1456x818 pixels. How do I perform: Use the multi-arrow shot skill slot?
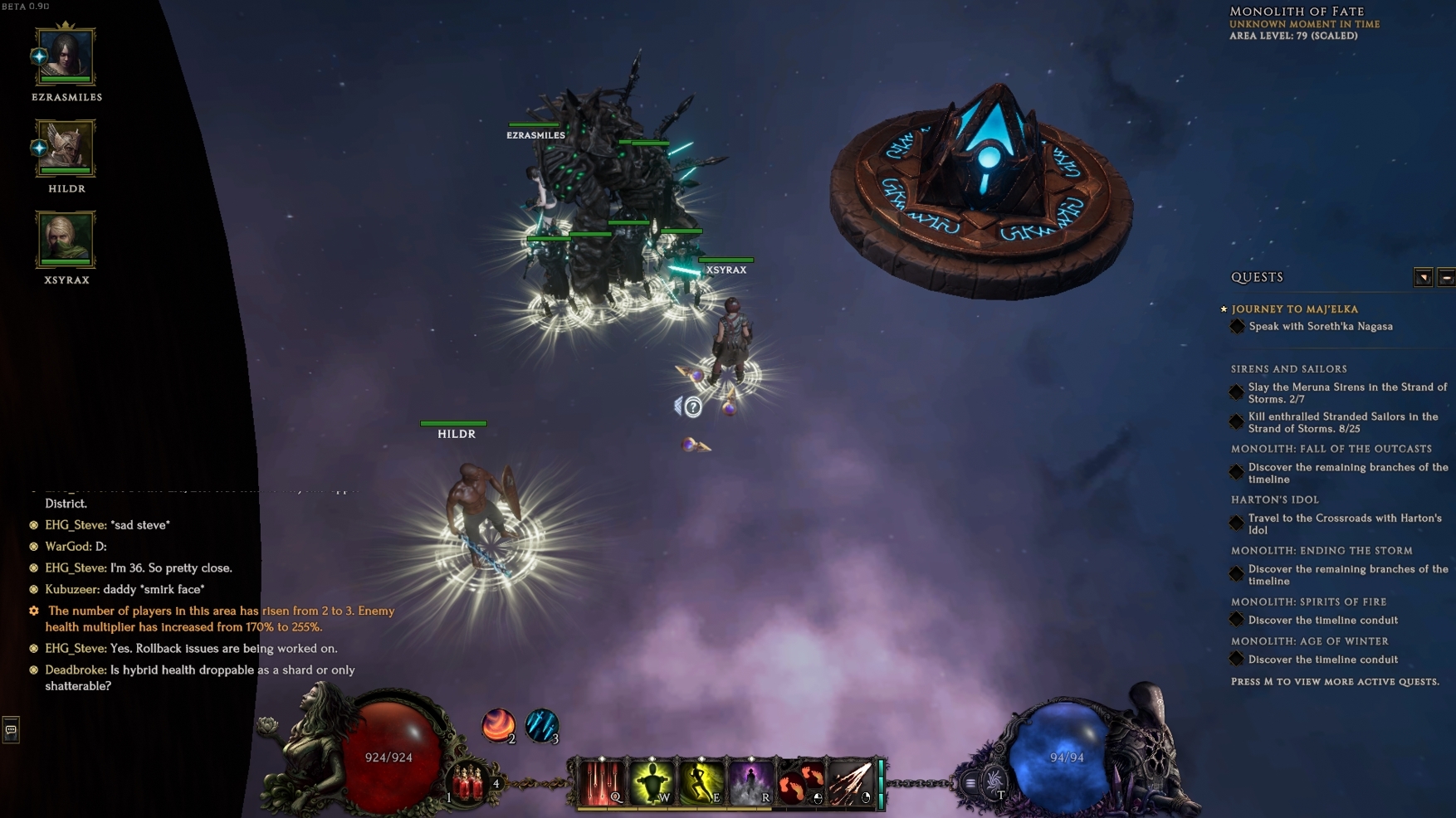(851, 781)
